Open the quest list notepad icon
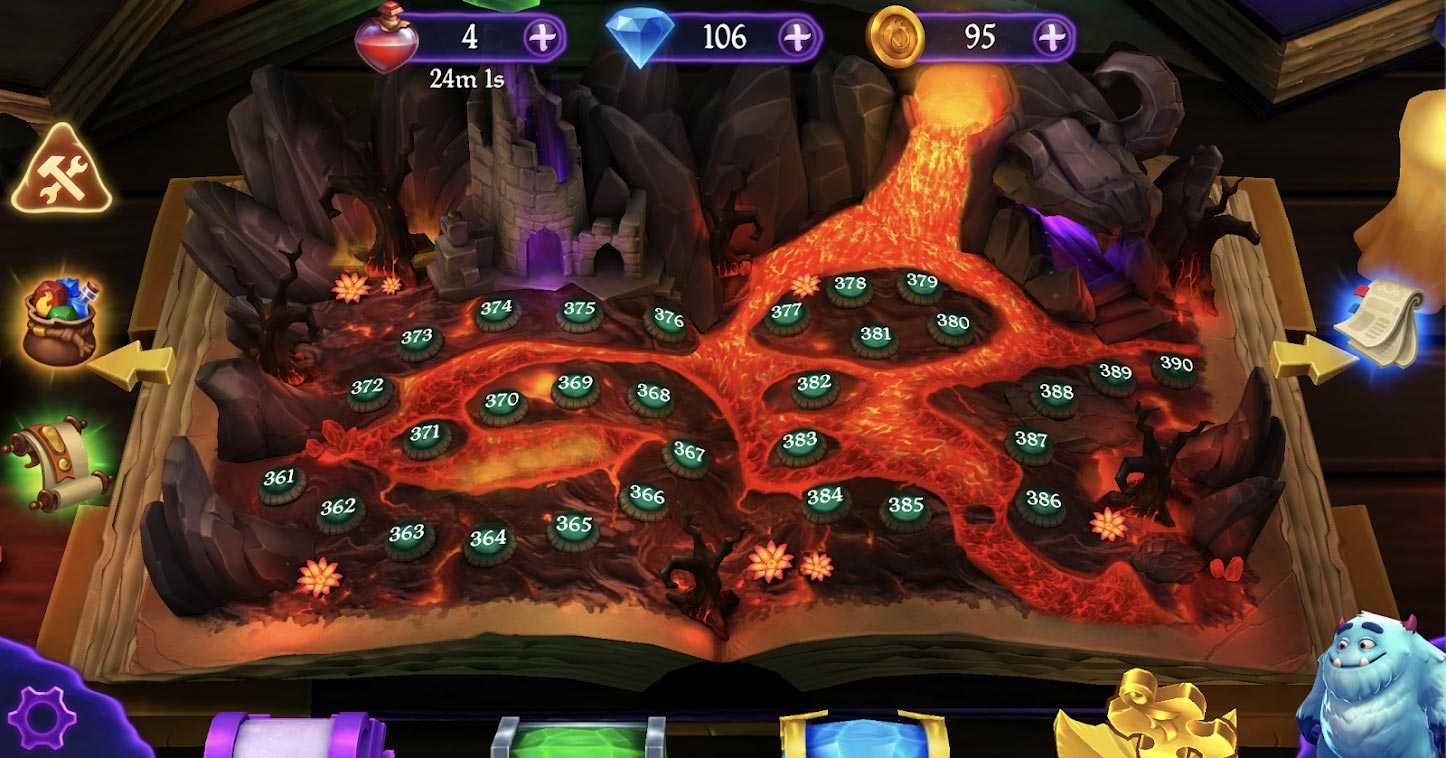This screenshot has width=1446, height=758. 1385,320
